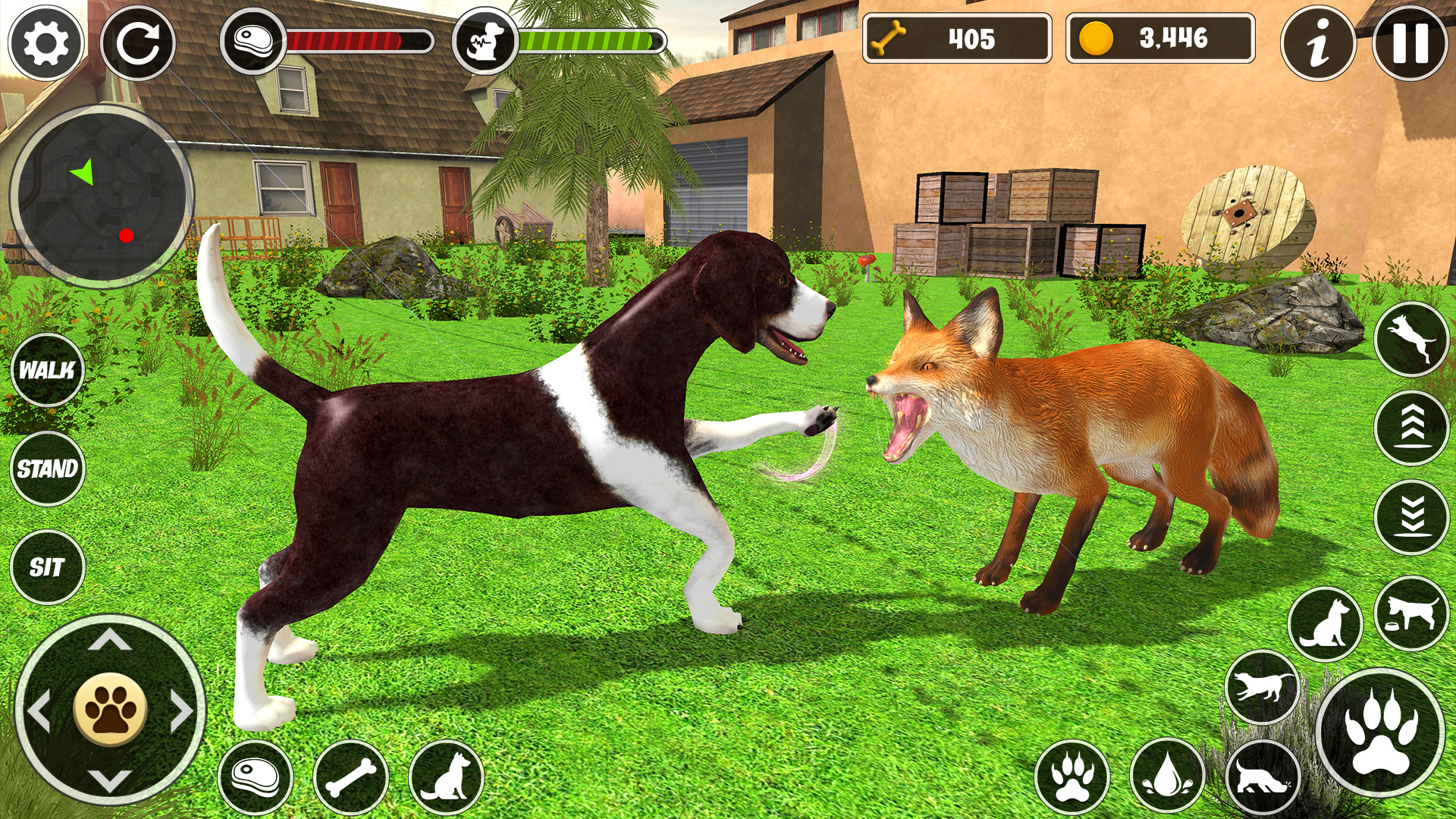Screen dimensions: 1456x819
Task: Pause the game
Action: point(1409,44)
